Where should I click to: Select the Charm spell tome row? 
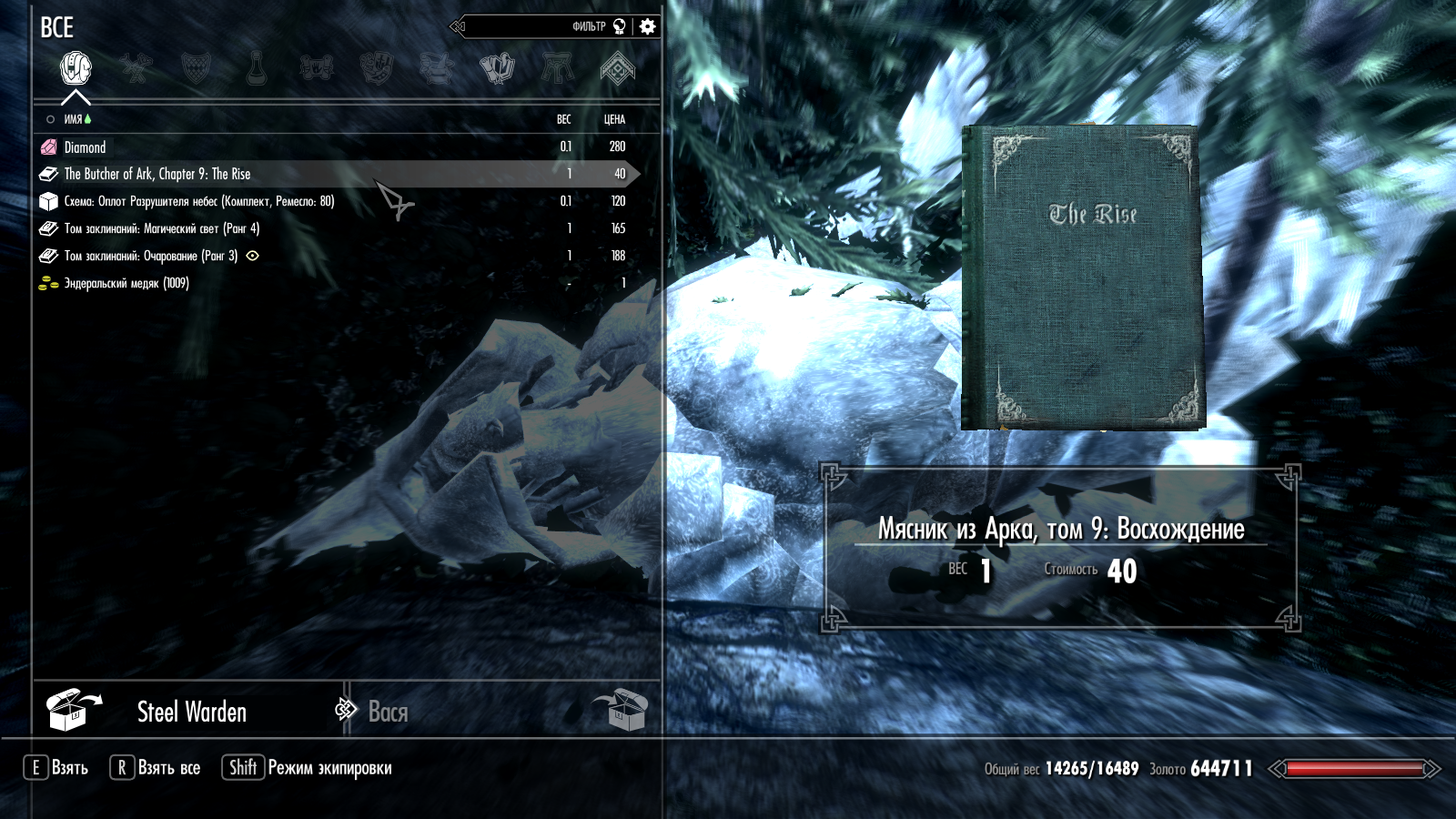(150, 256)
